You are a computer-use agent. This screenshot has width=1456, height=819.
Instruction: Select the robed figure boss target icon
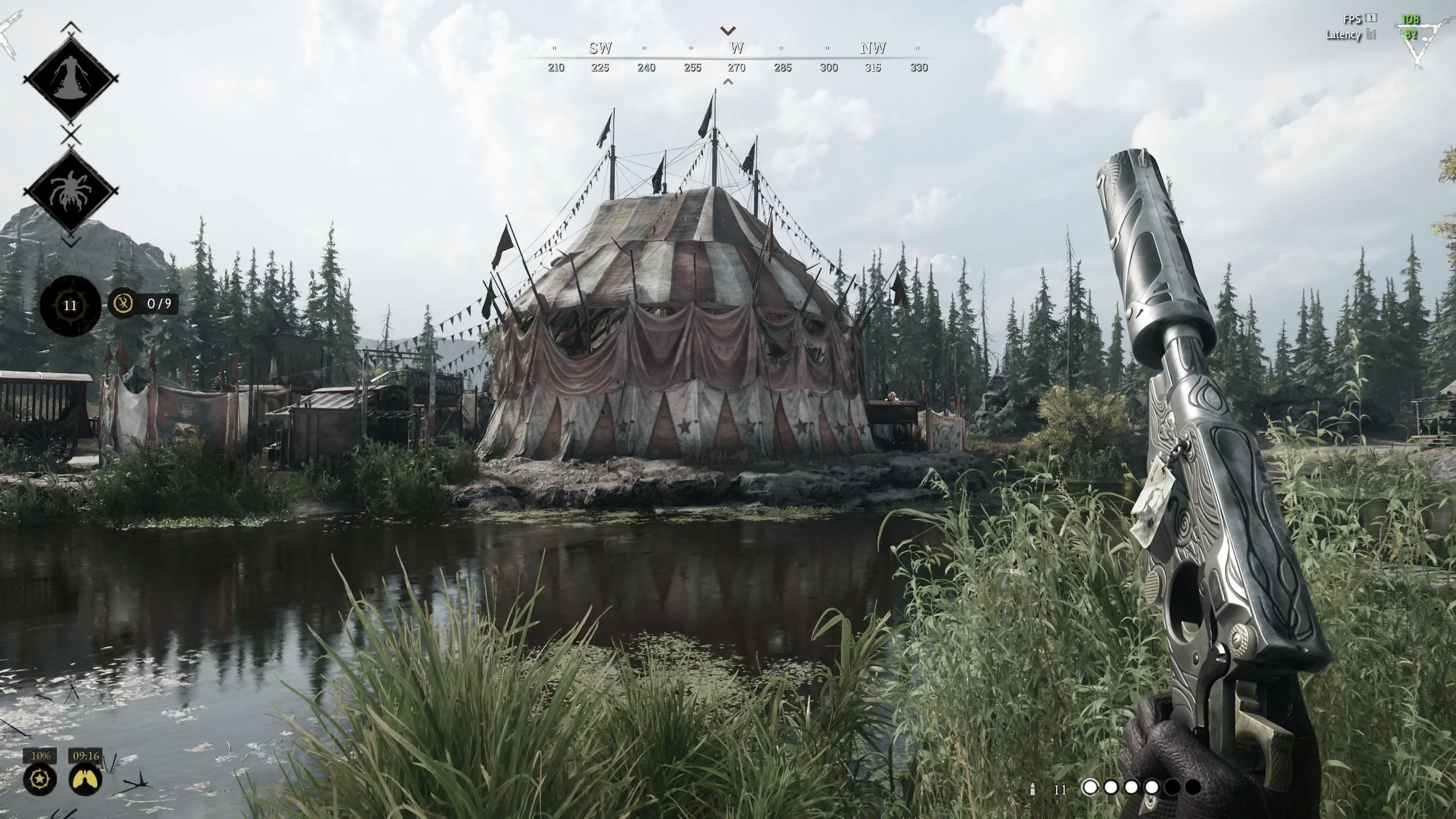(x=71, y=79)
